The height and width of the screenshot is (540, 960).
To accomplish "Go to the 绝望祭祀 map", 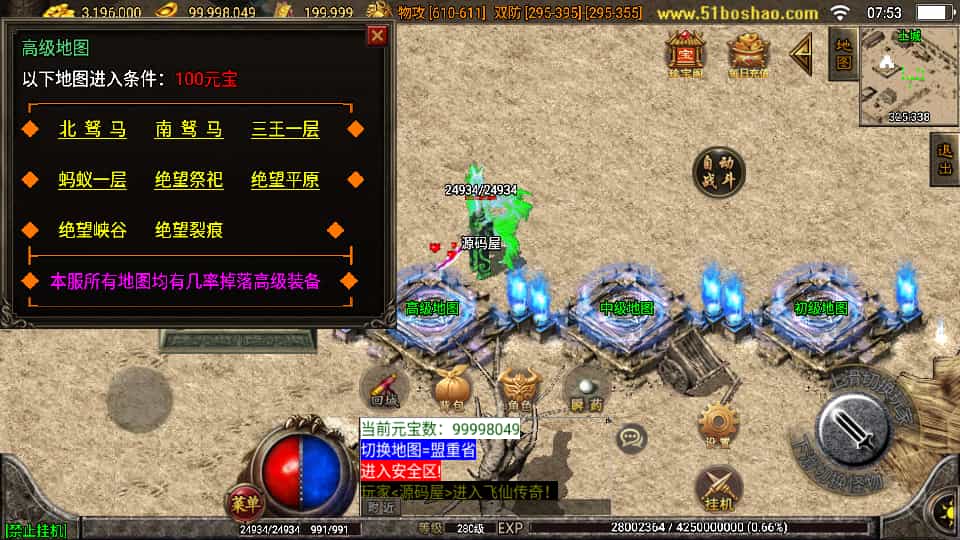I will [189, 181].
